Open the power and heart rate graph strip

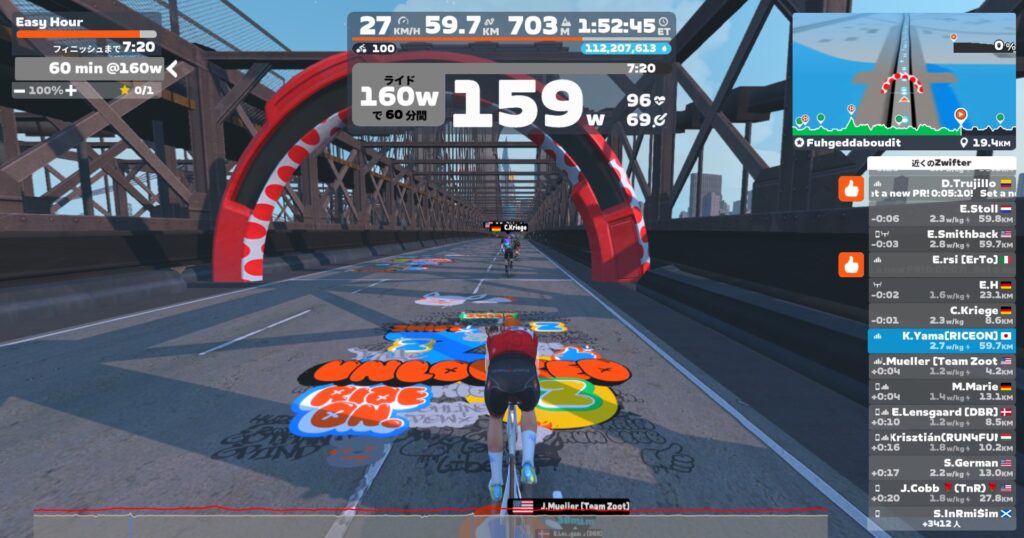click(430, 520)
